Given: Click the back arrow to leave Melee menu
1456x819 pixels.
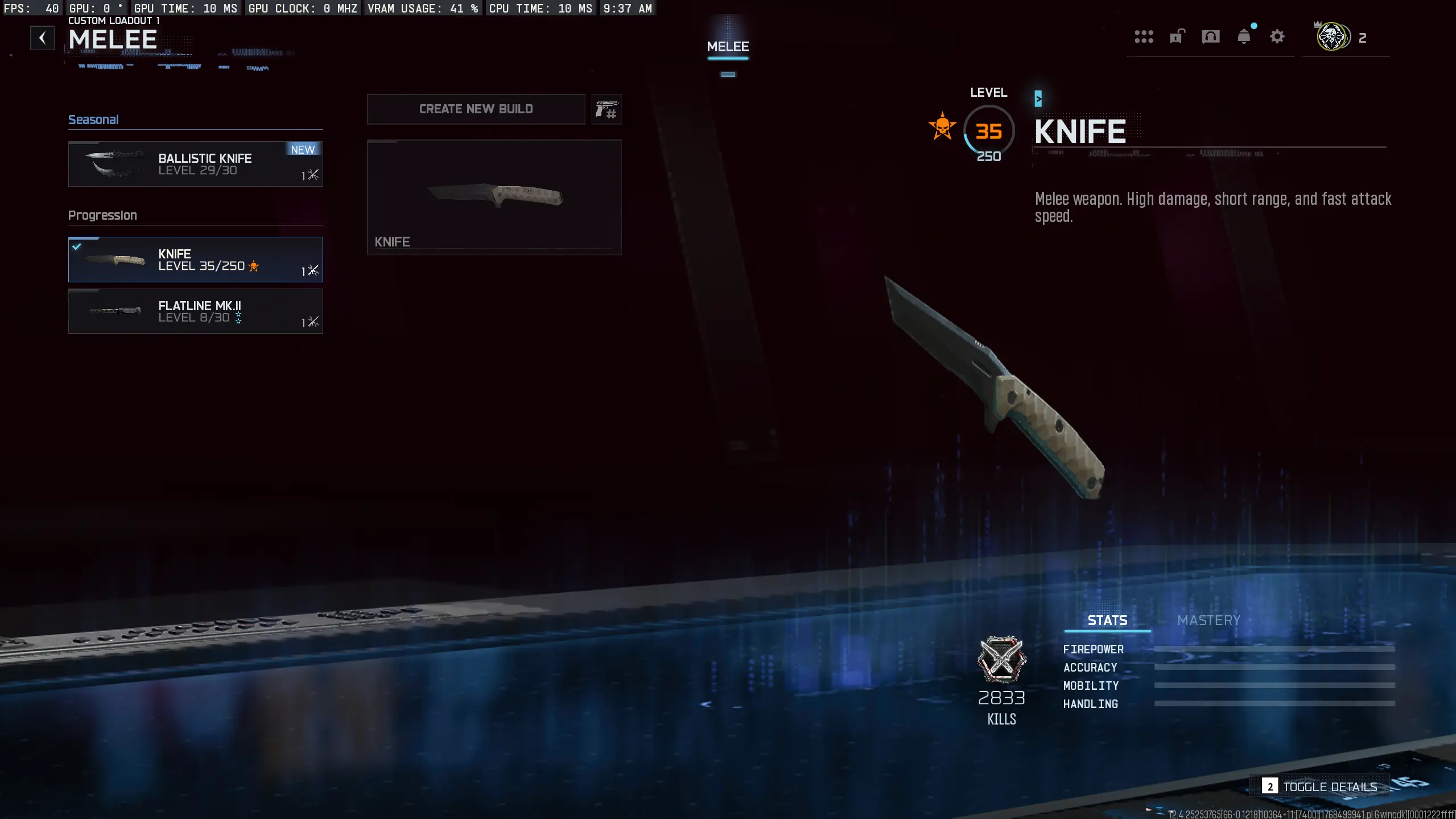Looking at the screenshot, I should point(42,38).
